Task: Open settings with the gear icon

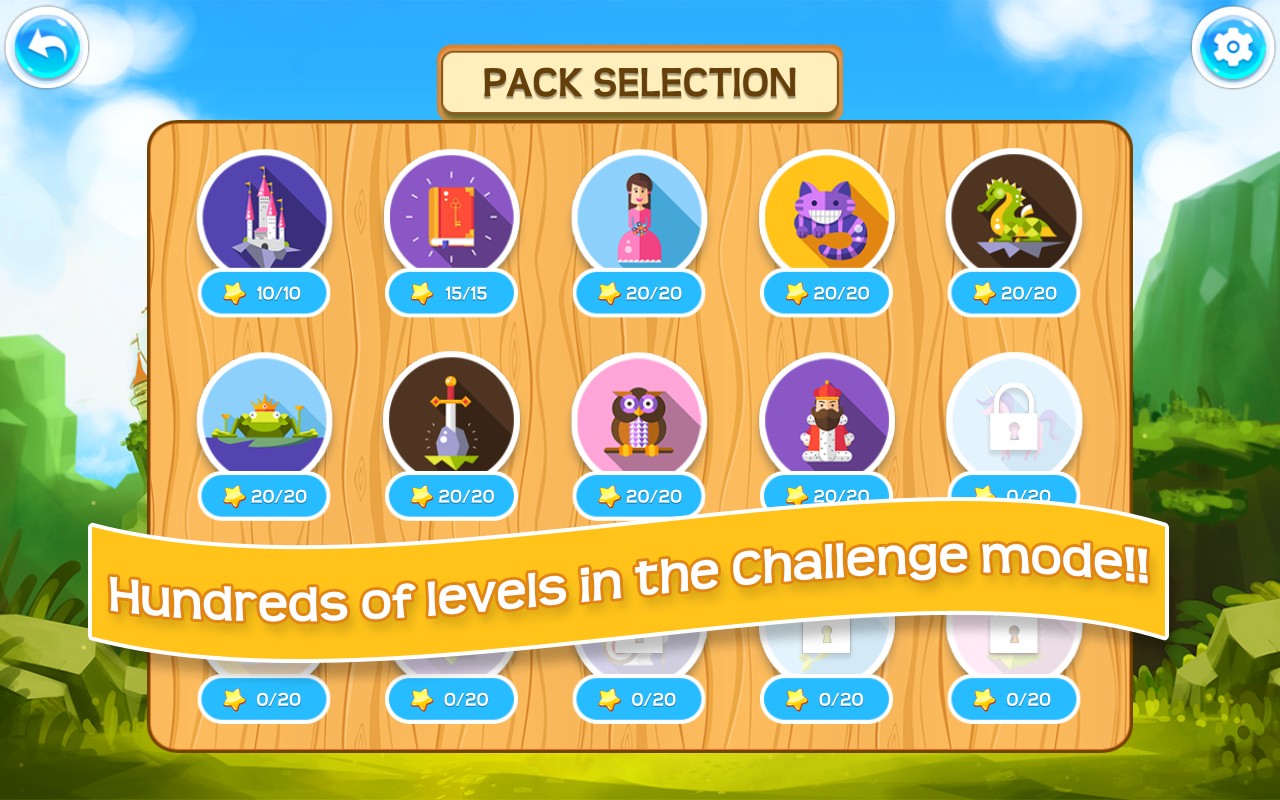Action: [1232, 46]
